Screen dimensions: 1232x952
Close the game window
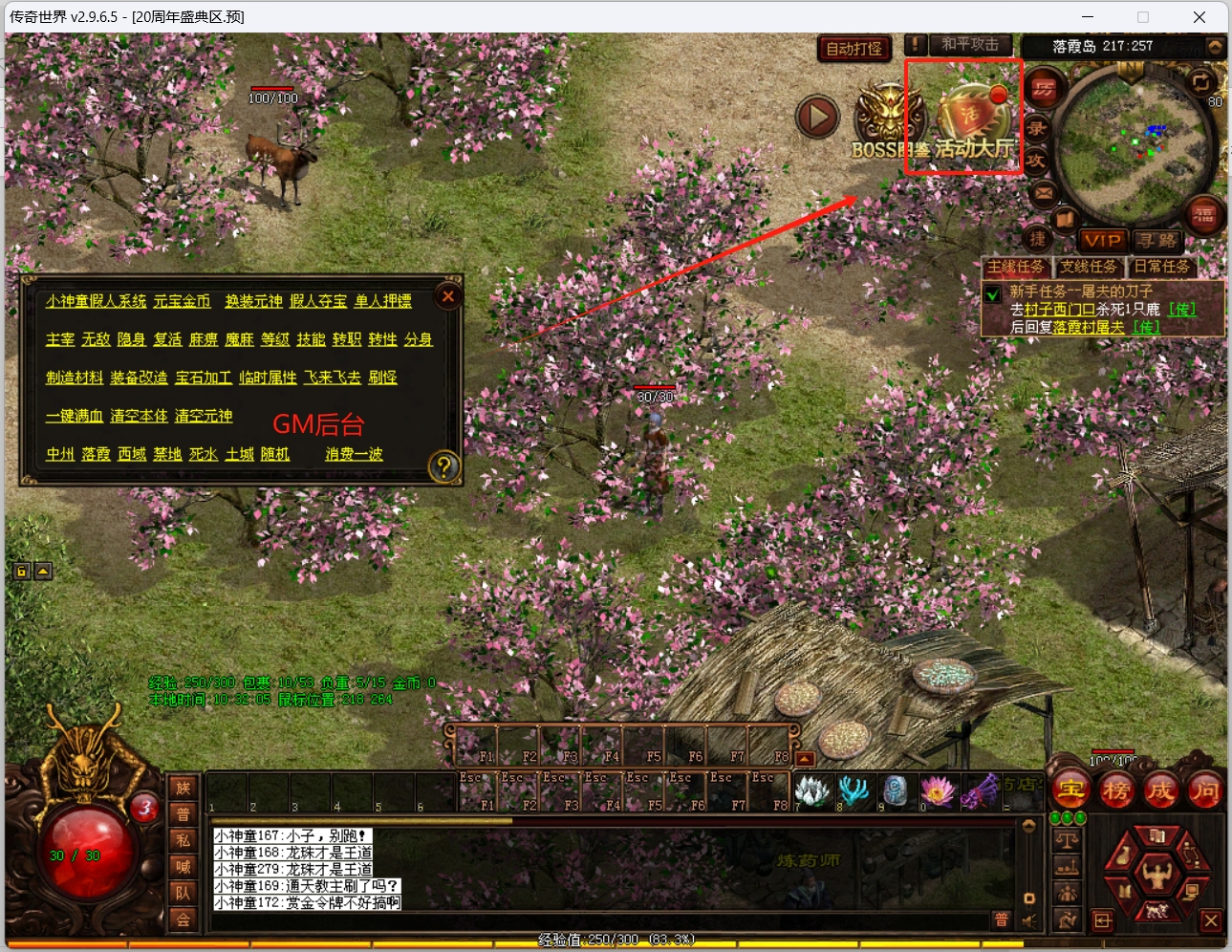(1200, 17)
